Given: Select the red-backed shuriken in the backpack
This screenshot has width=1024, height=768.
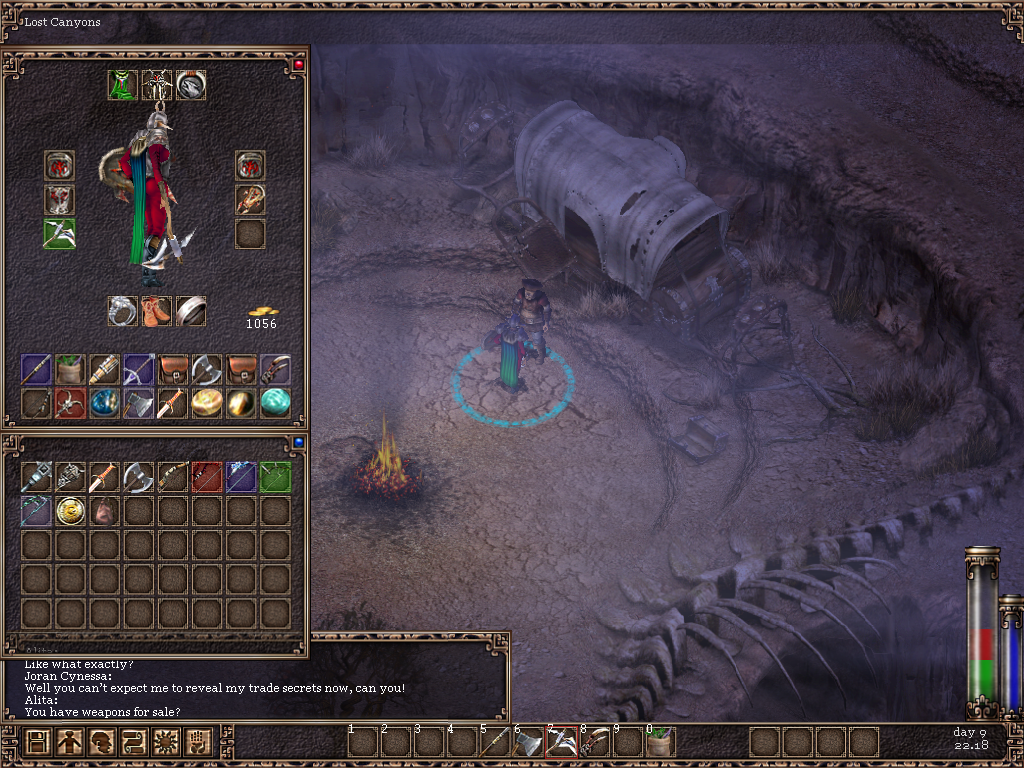Looking at the screenshot, I should click(70, 403).
